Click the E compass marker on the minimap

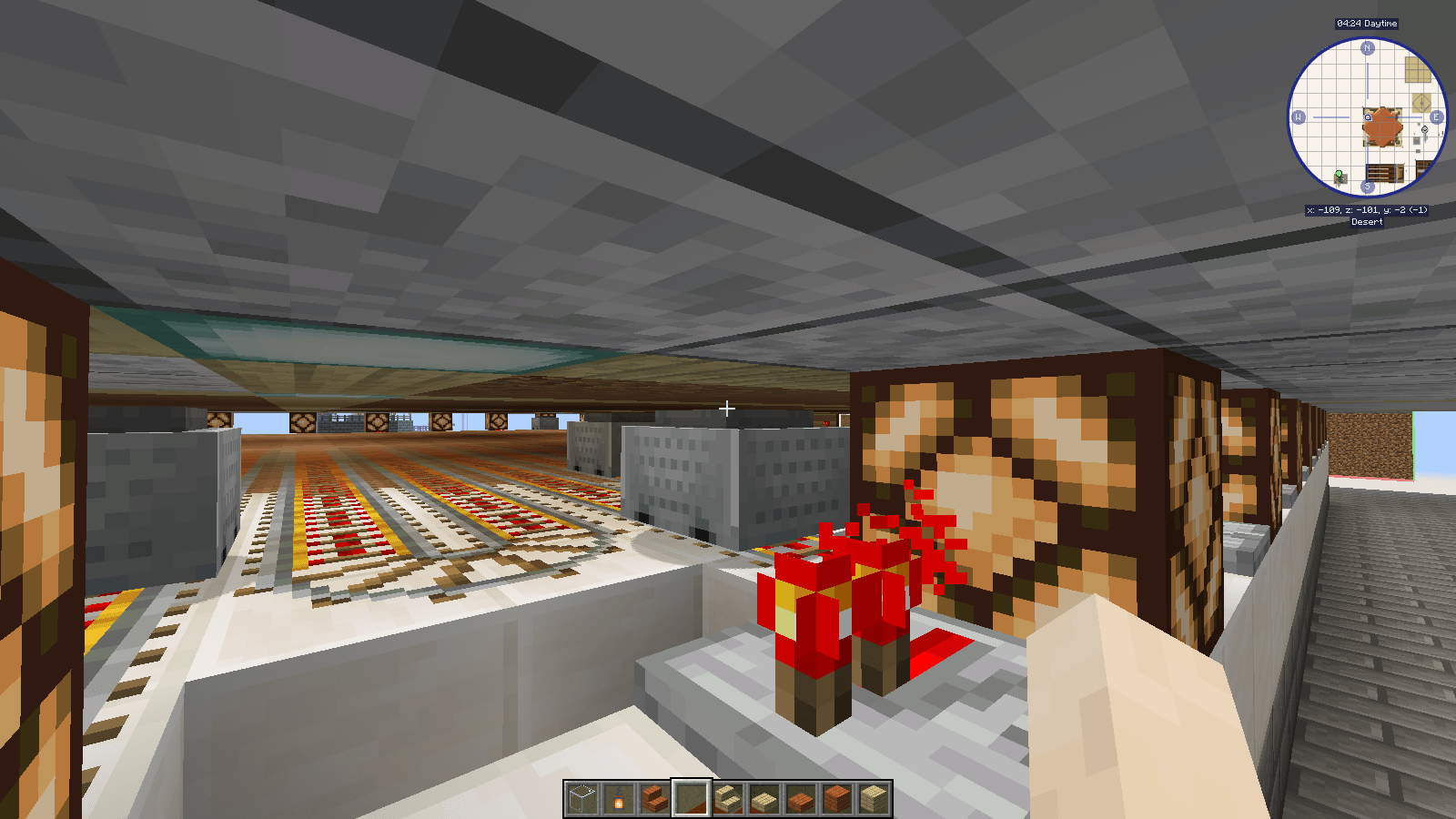click(x=1436, y=116)
